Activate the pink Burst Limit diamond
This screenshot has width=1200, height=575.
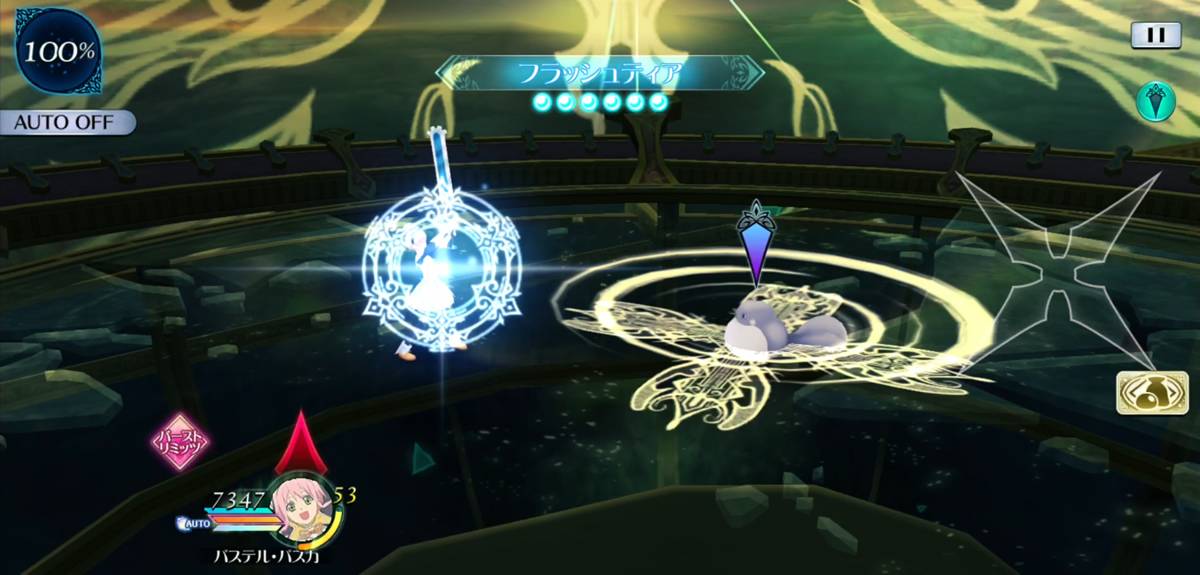180,442
